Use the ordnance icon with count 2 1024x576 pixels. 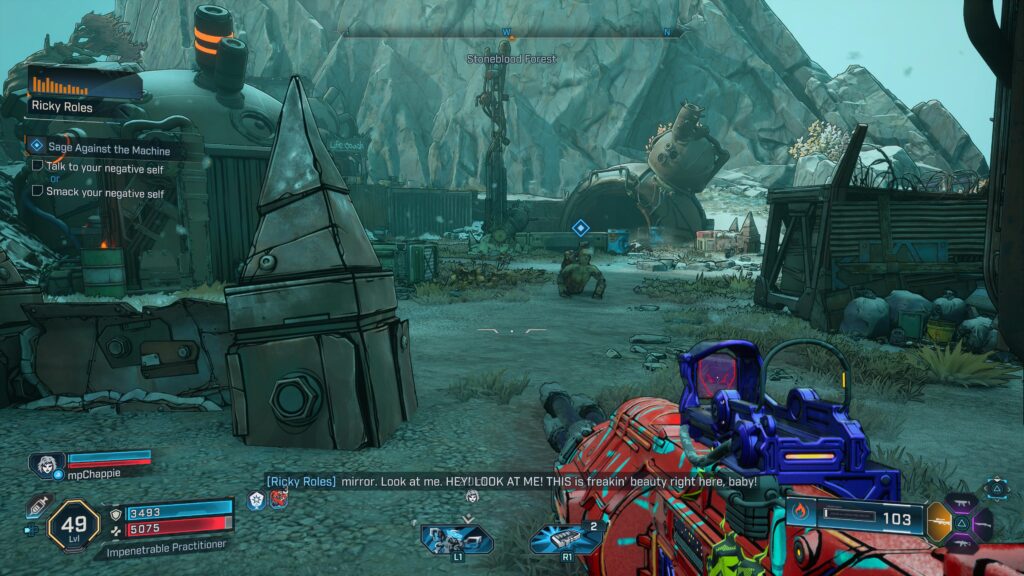coord(565,539)
